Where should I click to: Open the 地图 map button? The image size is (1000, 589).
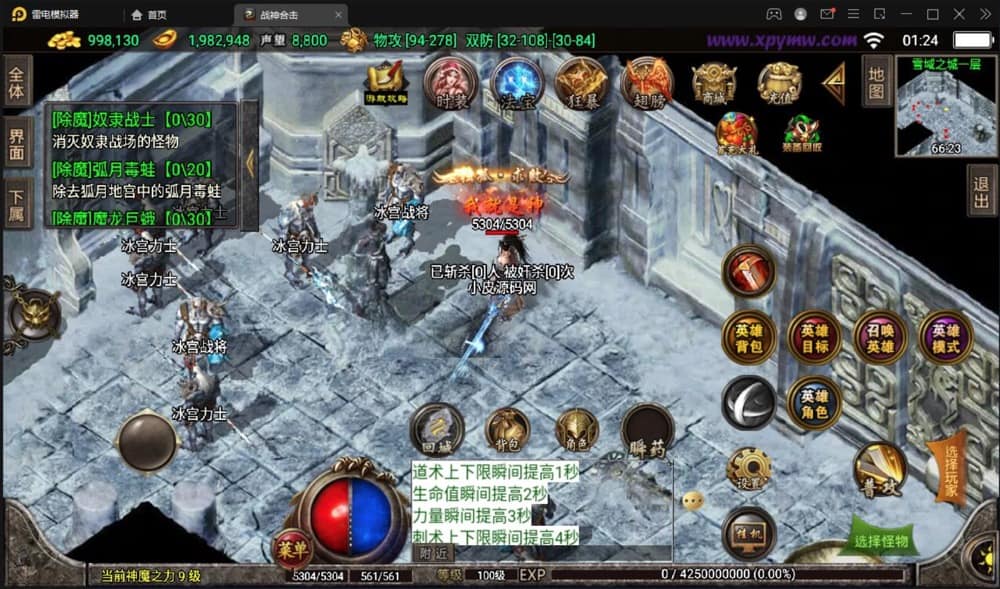point(877,81)
